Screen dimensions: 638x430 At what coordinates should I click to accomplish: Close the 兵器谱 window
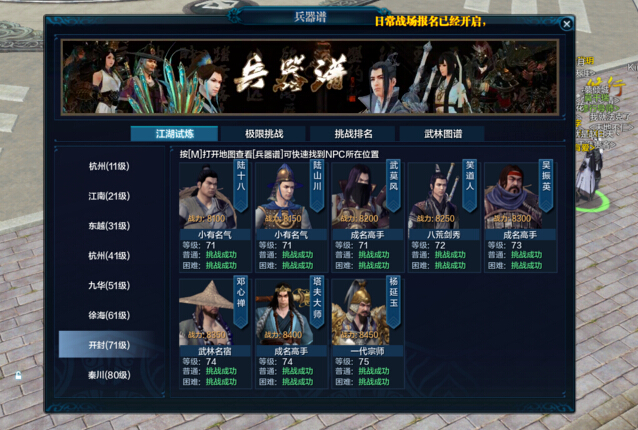tap(566, 24)
